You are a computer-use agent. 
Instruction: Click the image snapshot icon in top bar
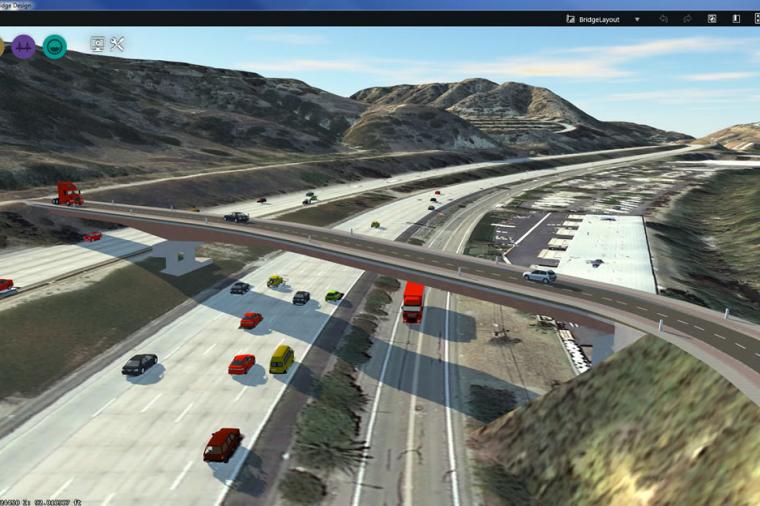712,19
